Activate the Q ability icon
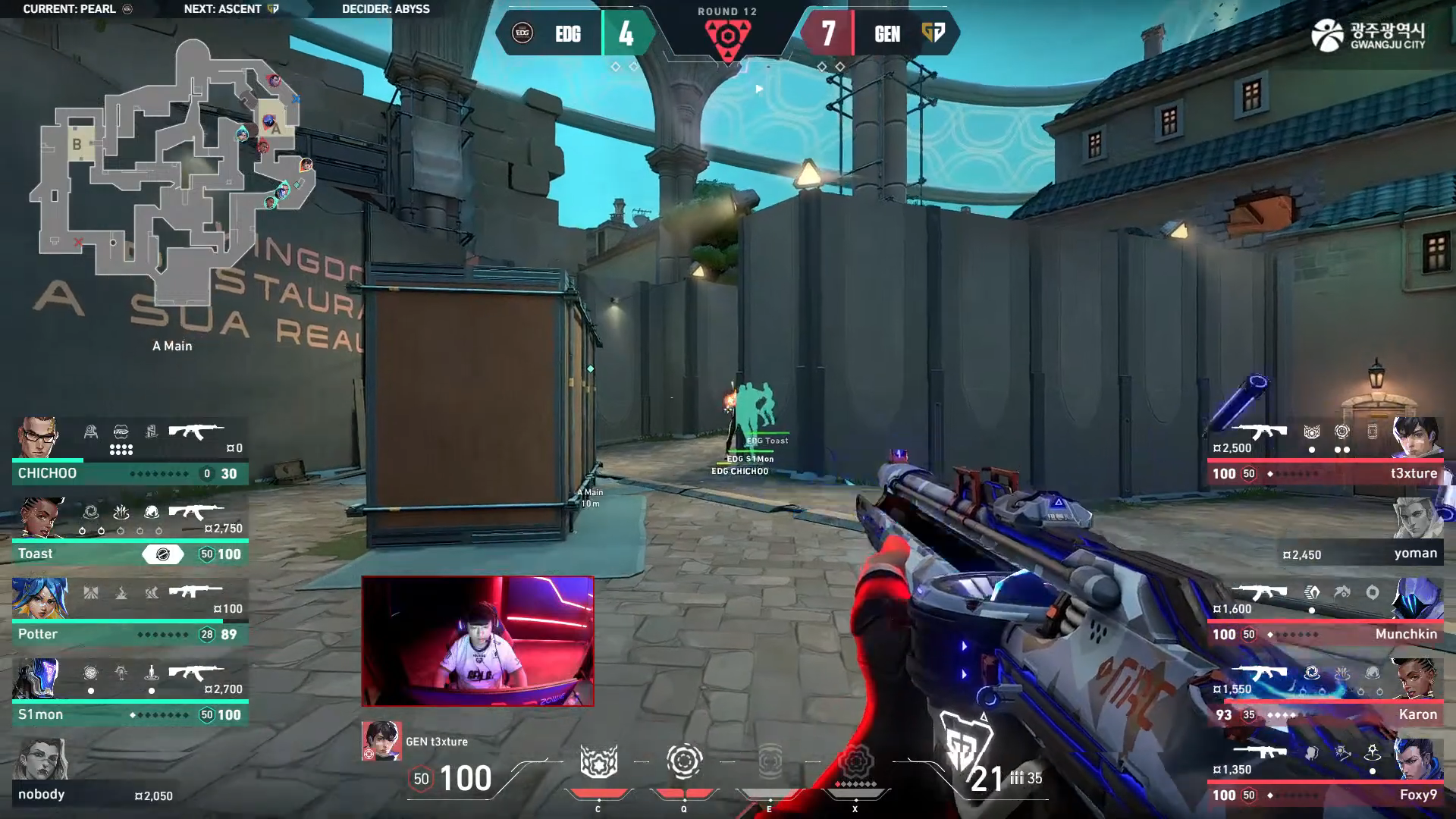This screenshot has height=819, width=1456. pos(683,761)
